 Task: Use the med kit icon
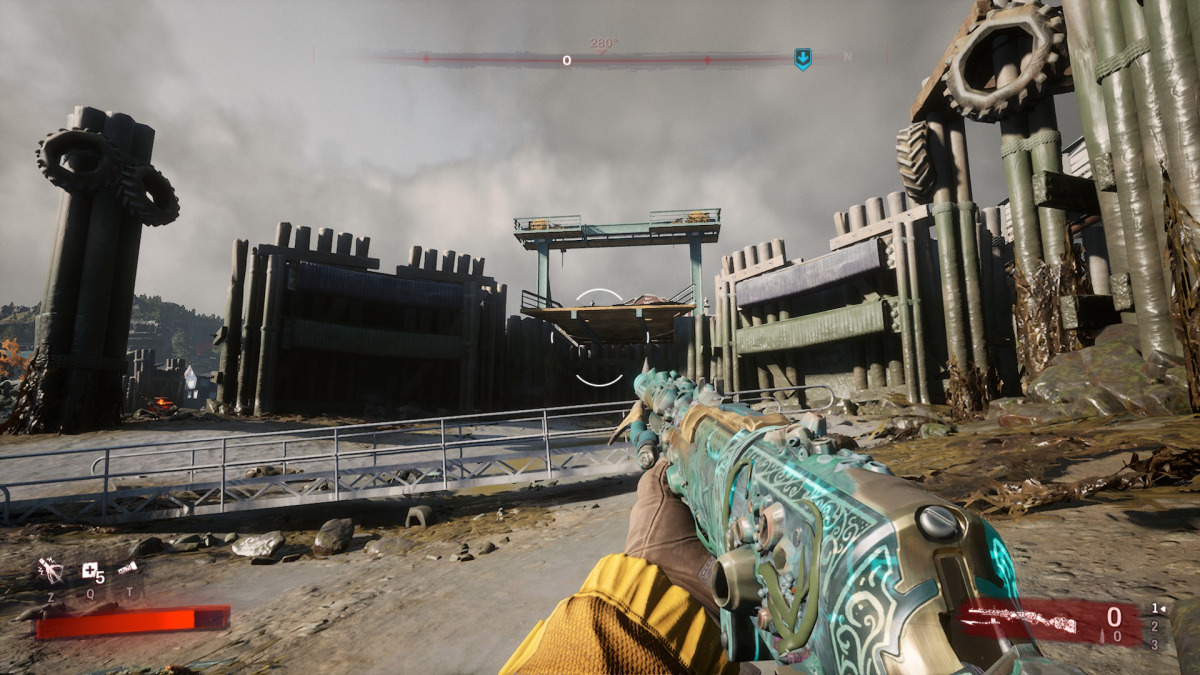(92, 572)
